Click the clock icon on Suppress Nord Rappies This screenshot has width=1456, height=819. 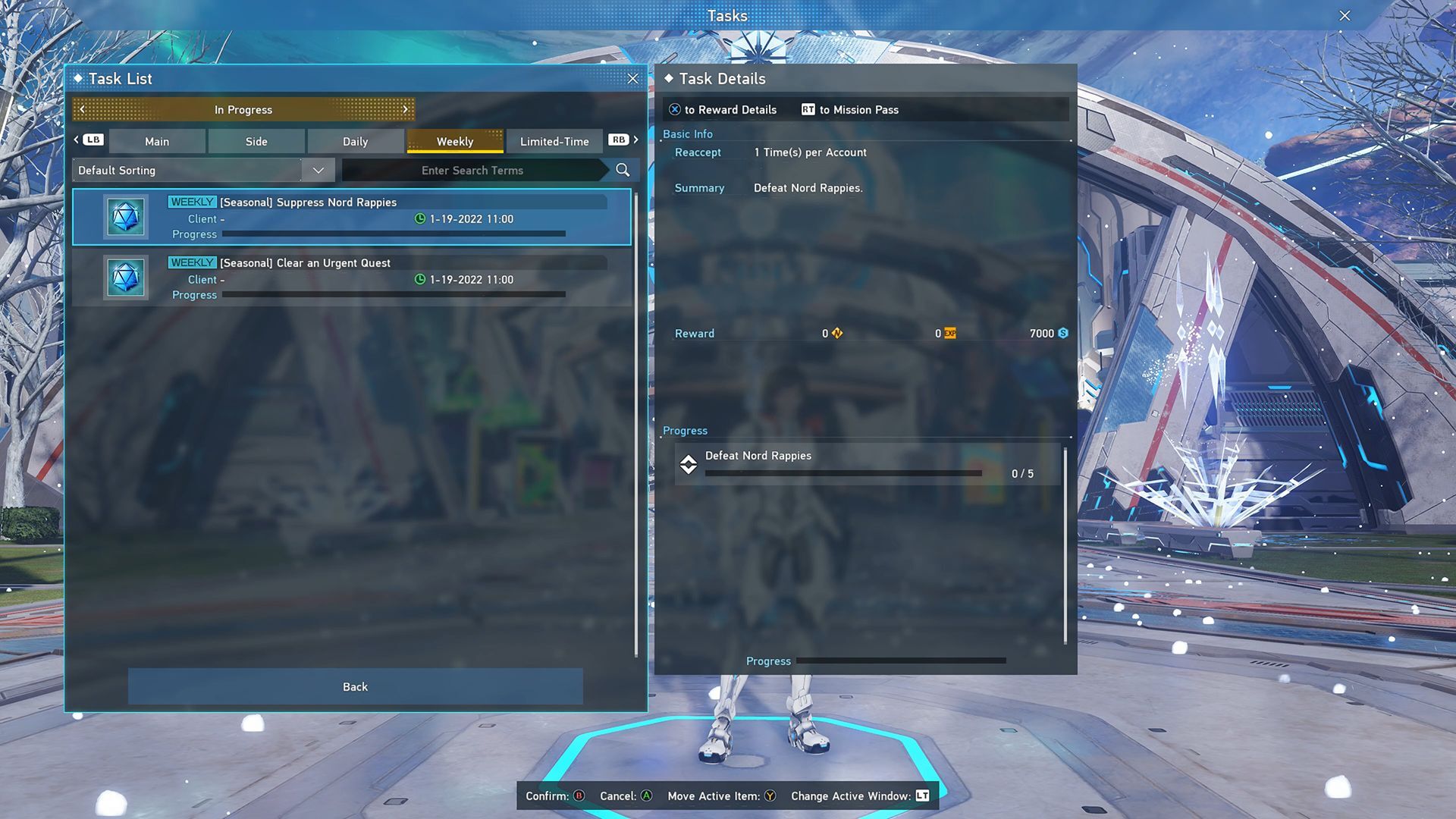click(x=419, y=219)
